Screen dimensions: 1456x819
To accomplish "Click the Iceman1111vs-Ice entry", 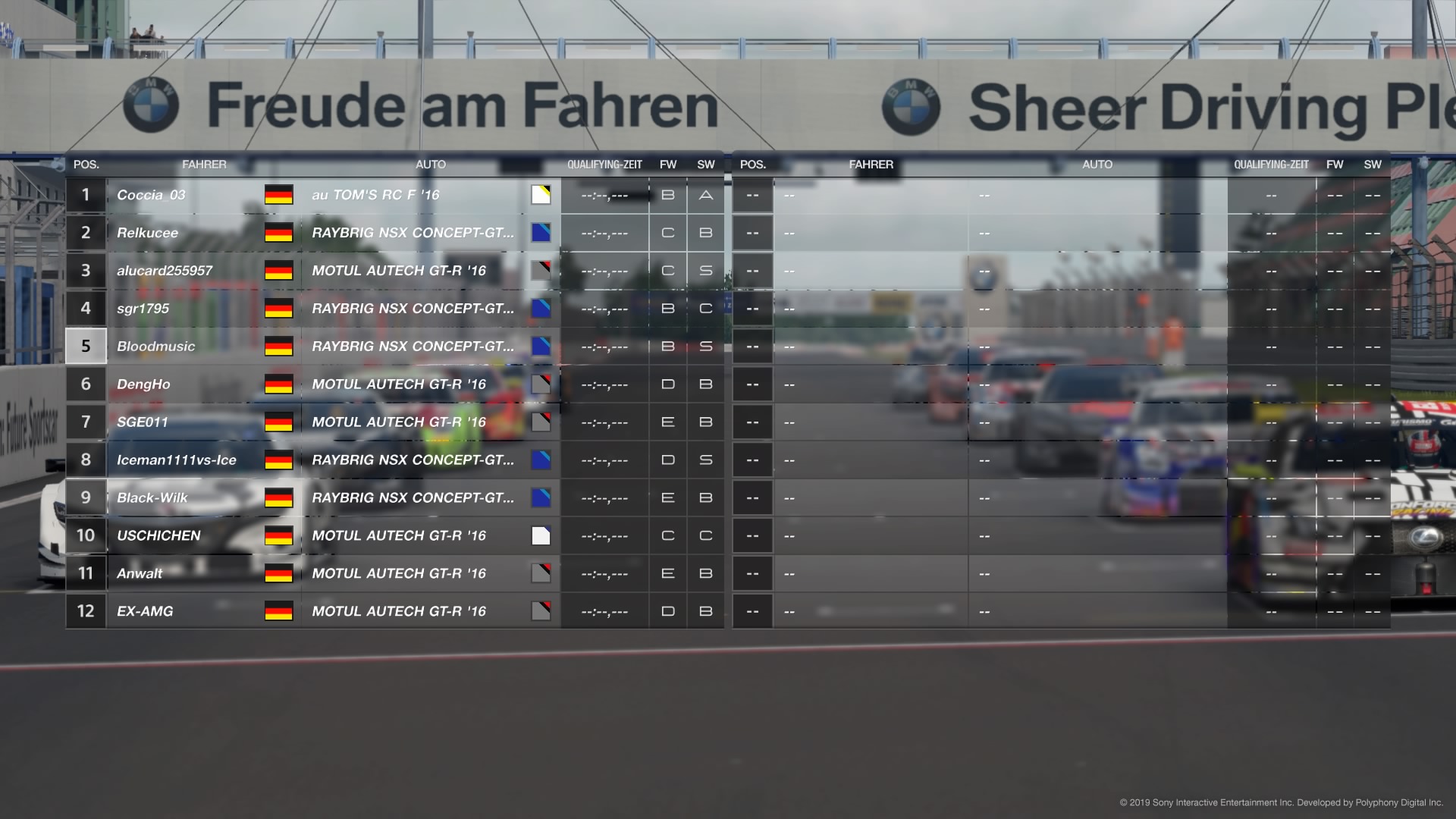I will pos(177,460).
